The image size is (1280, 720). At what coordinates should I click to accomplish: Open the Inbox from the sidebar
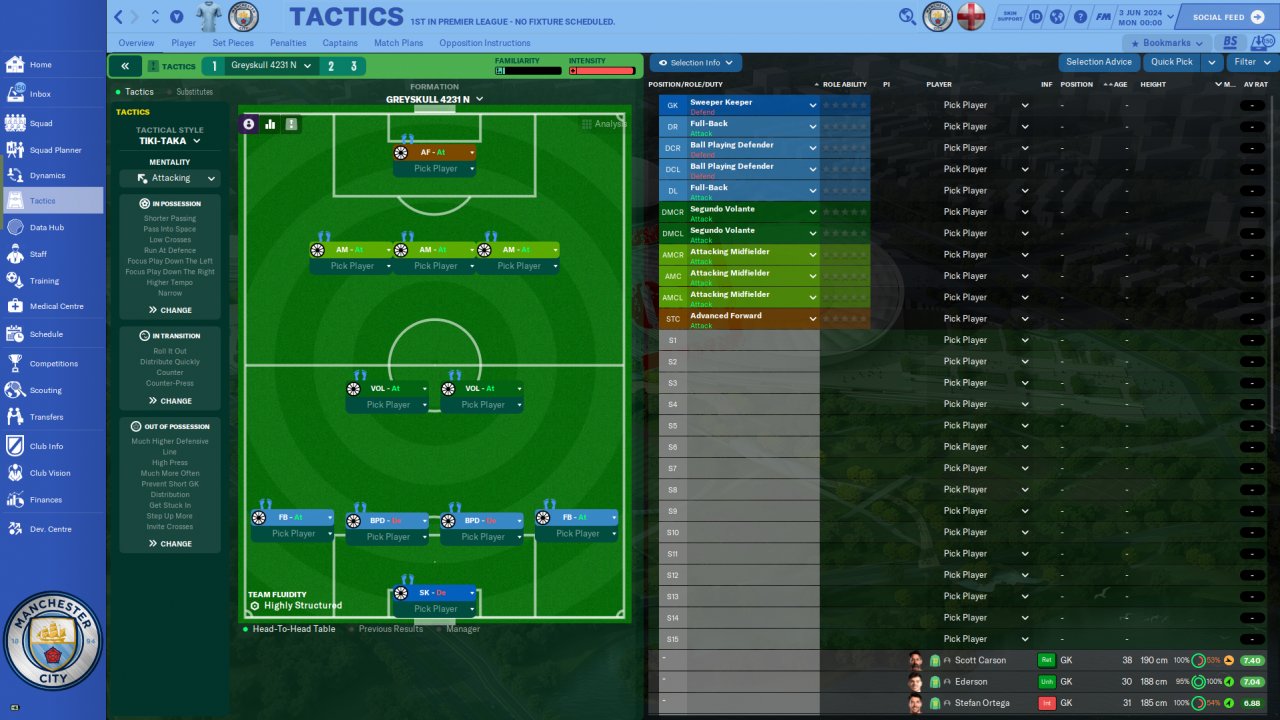pyautogui.click(x=40, y=94)
